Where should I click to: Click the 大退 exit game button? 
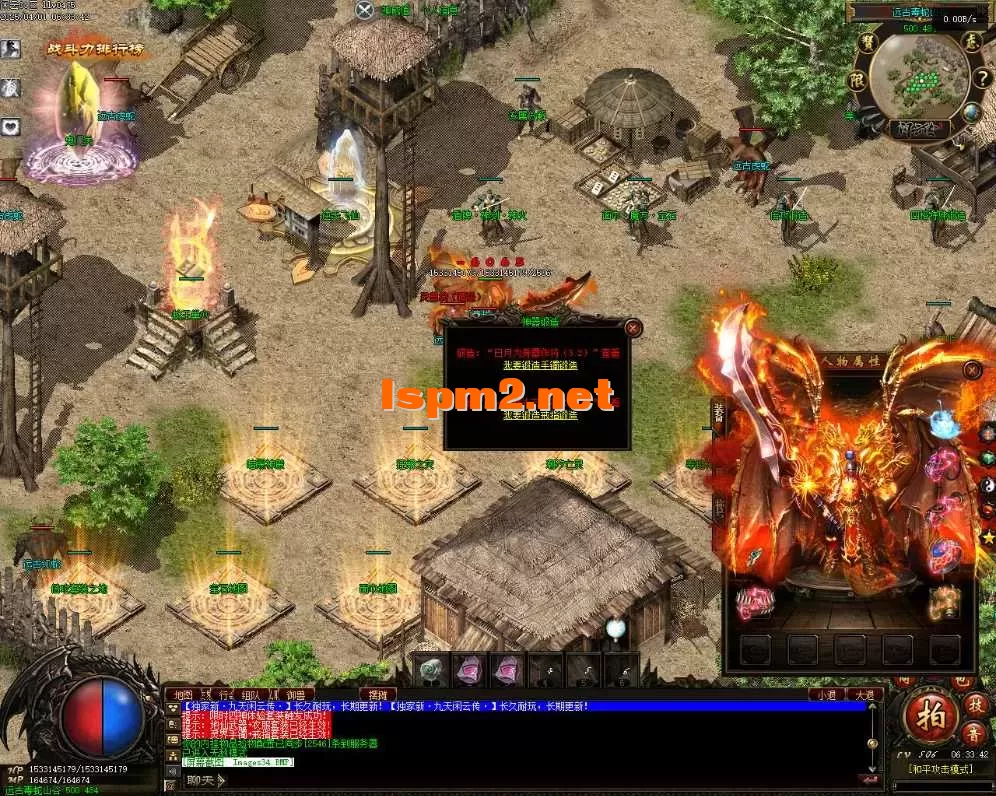[861, 695]
